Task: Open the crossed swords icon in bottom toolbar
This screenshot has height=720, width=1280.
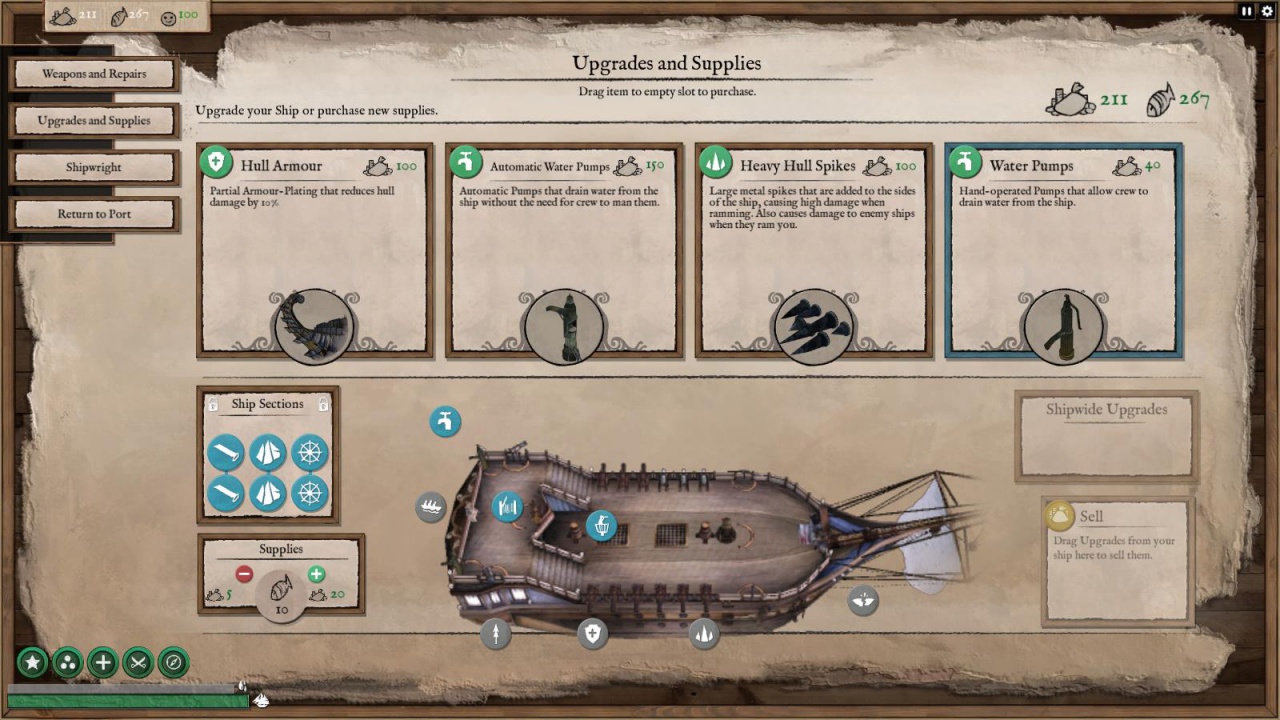Action: point(137,662)
